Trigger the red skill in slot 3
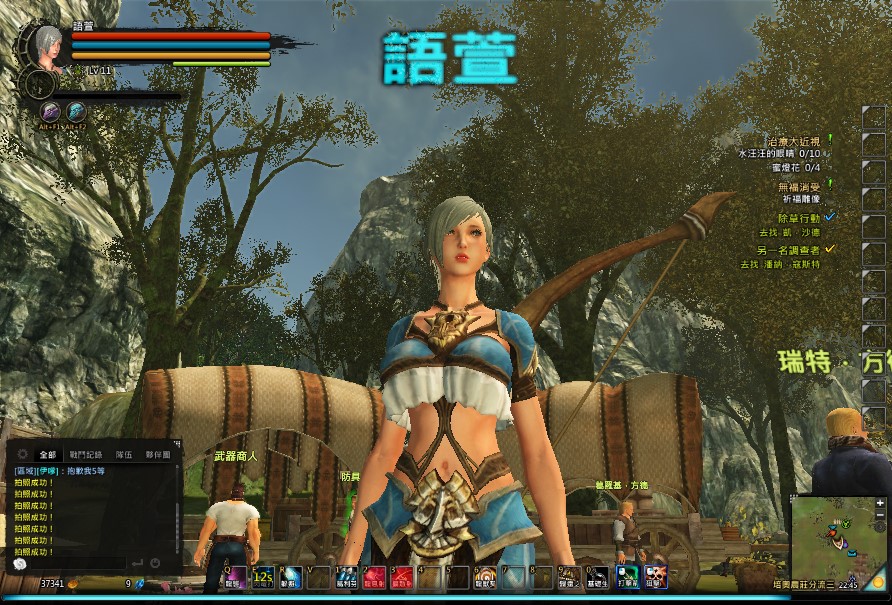The width and height of the screenshot is (892, 605). tap(402, 577)
